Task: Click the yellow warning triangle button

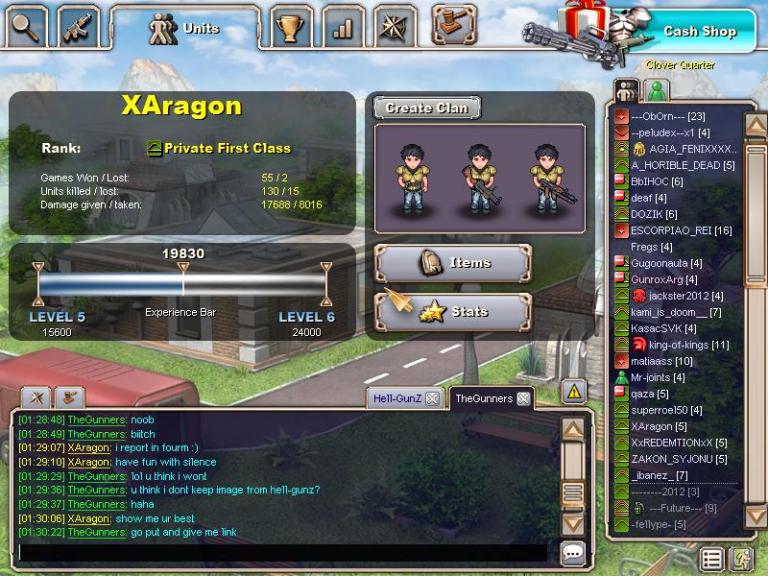Action: pos(573,391)
